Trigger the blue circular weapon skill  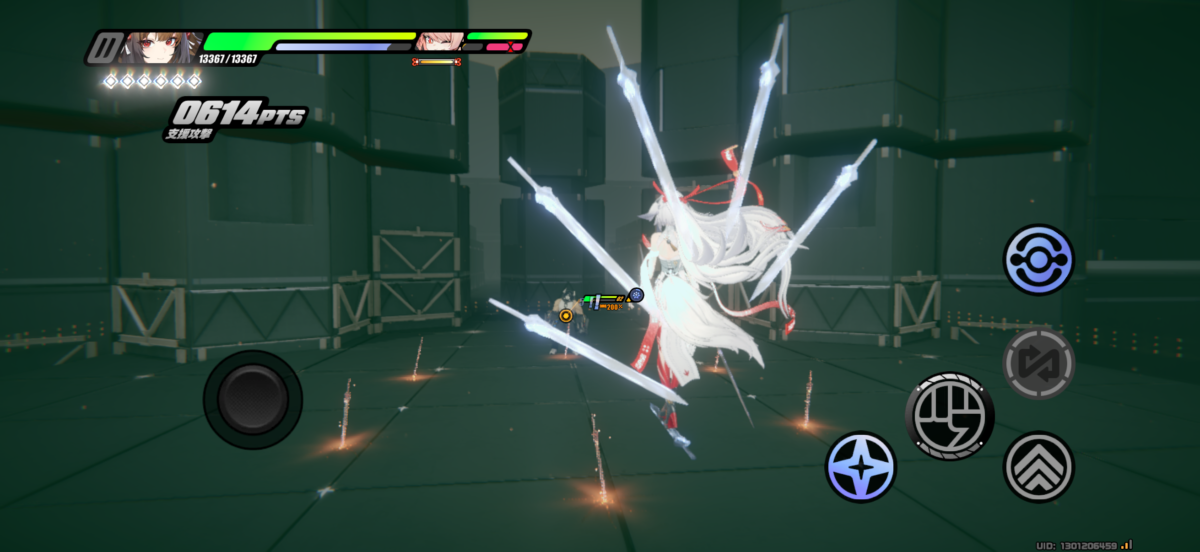pyautogui.click(x=1039, y=260)
